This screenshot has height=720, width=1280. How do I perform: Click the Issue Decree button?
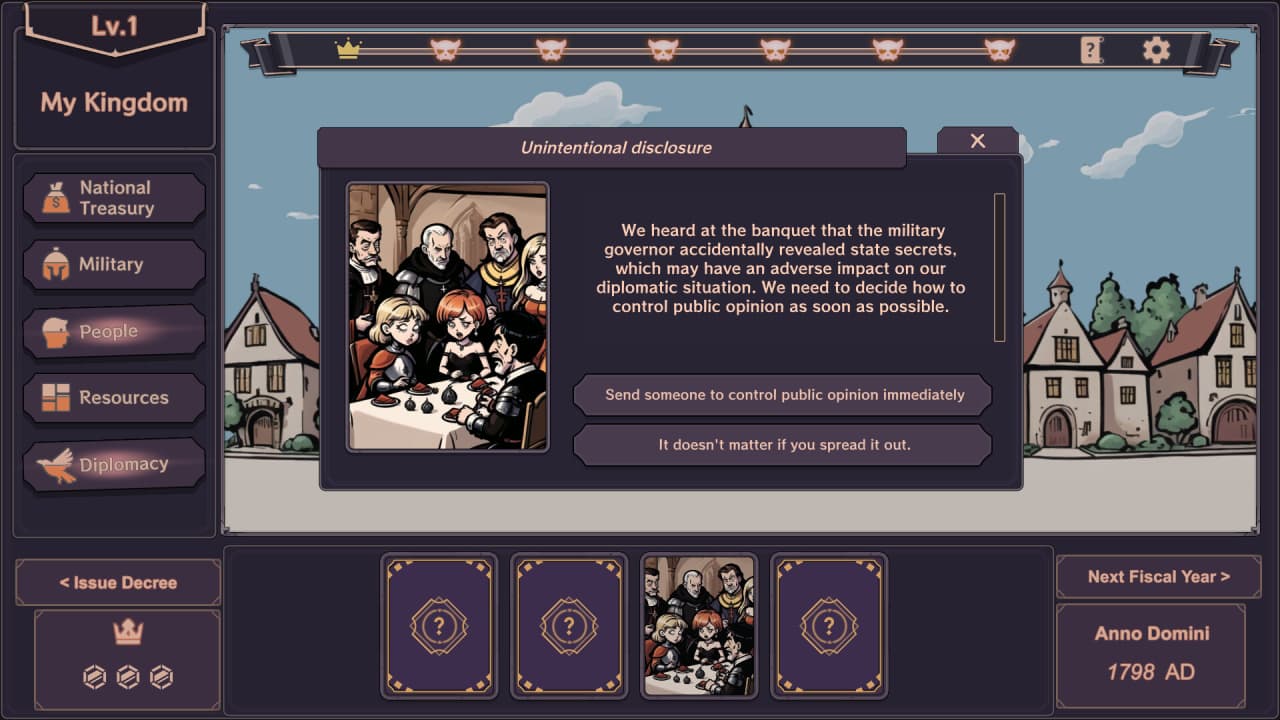(x=118, y=582)
